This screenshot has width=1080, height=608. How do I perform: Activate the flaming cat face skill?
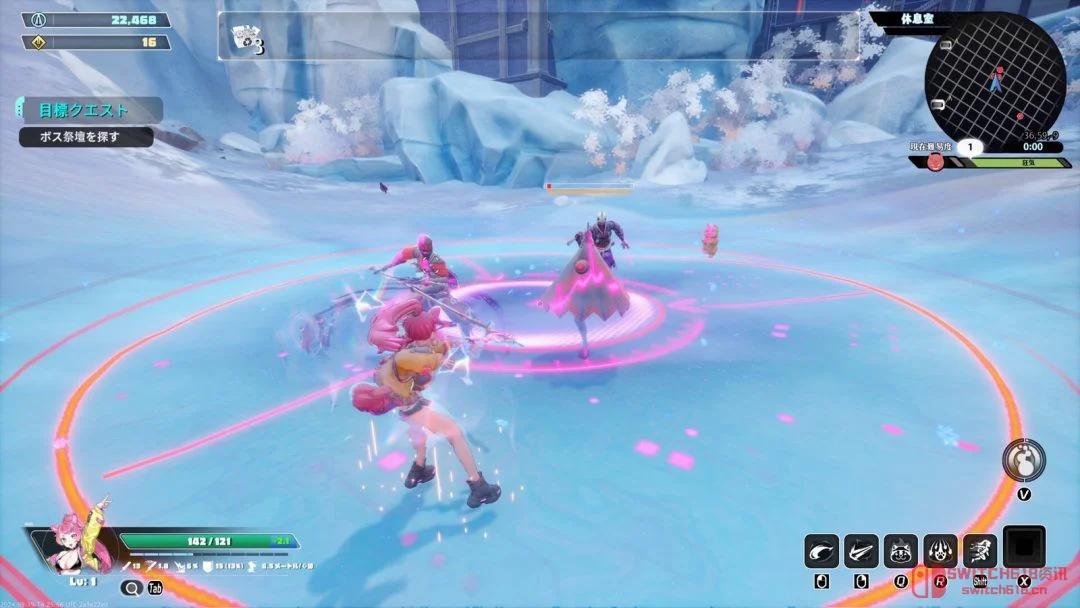900,551
